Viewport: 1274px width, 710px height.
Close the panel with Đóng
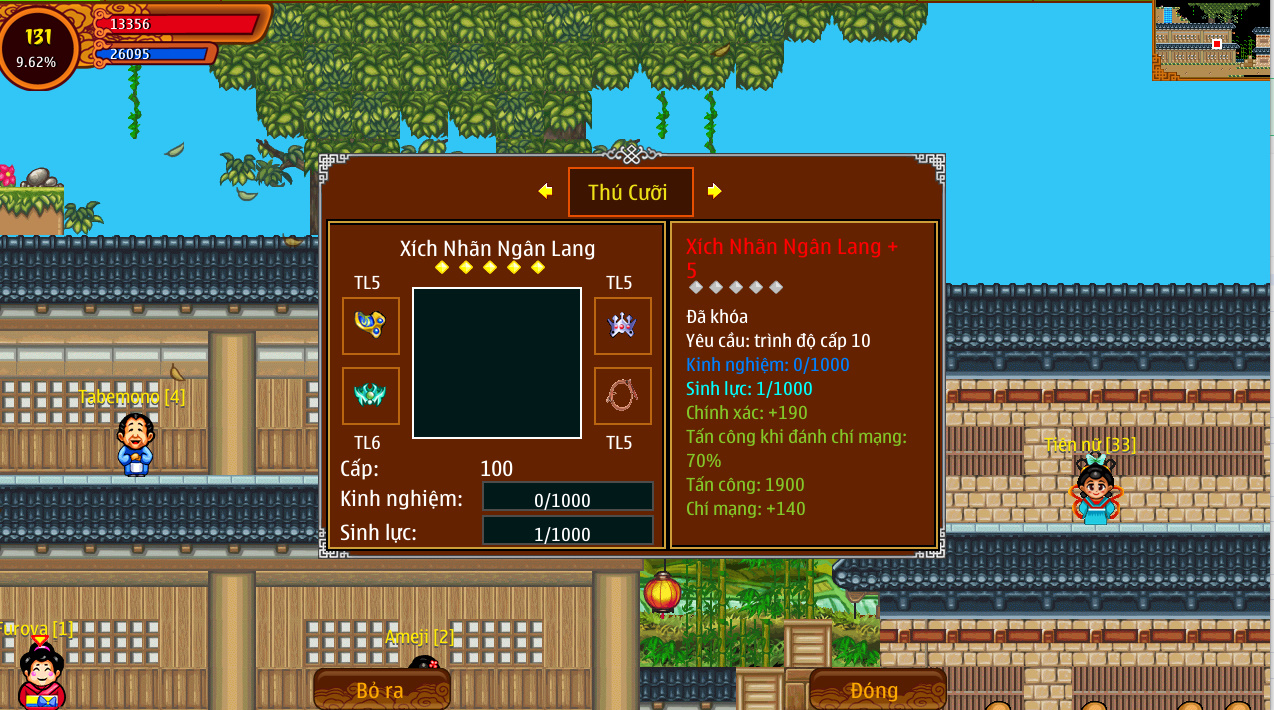pos(876,690)
